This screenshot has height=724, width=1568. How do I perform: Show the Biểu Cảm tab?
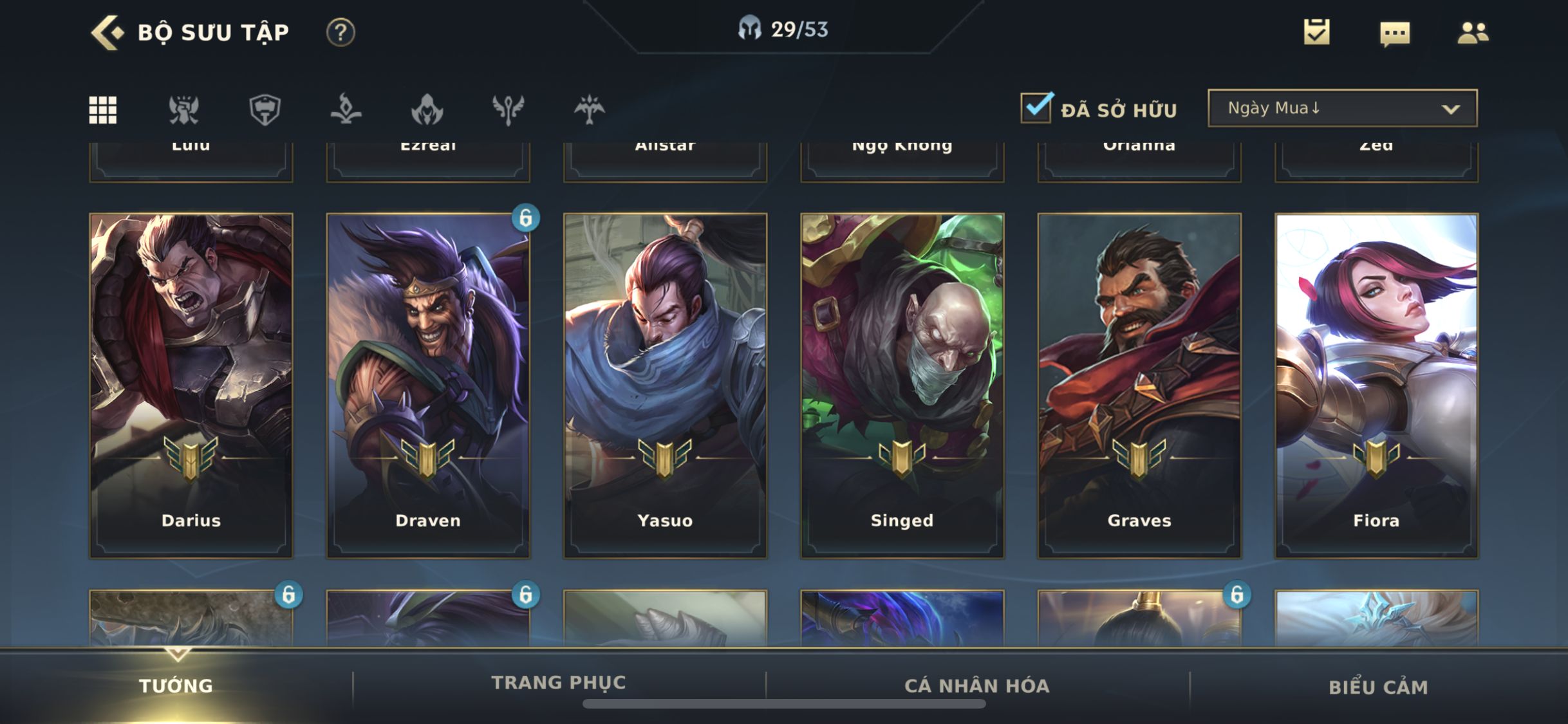tap(1378, 687)
